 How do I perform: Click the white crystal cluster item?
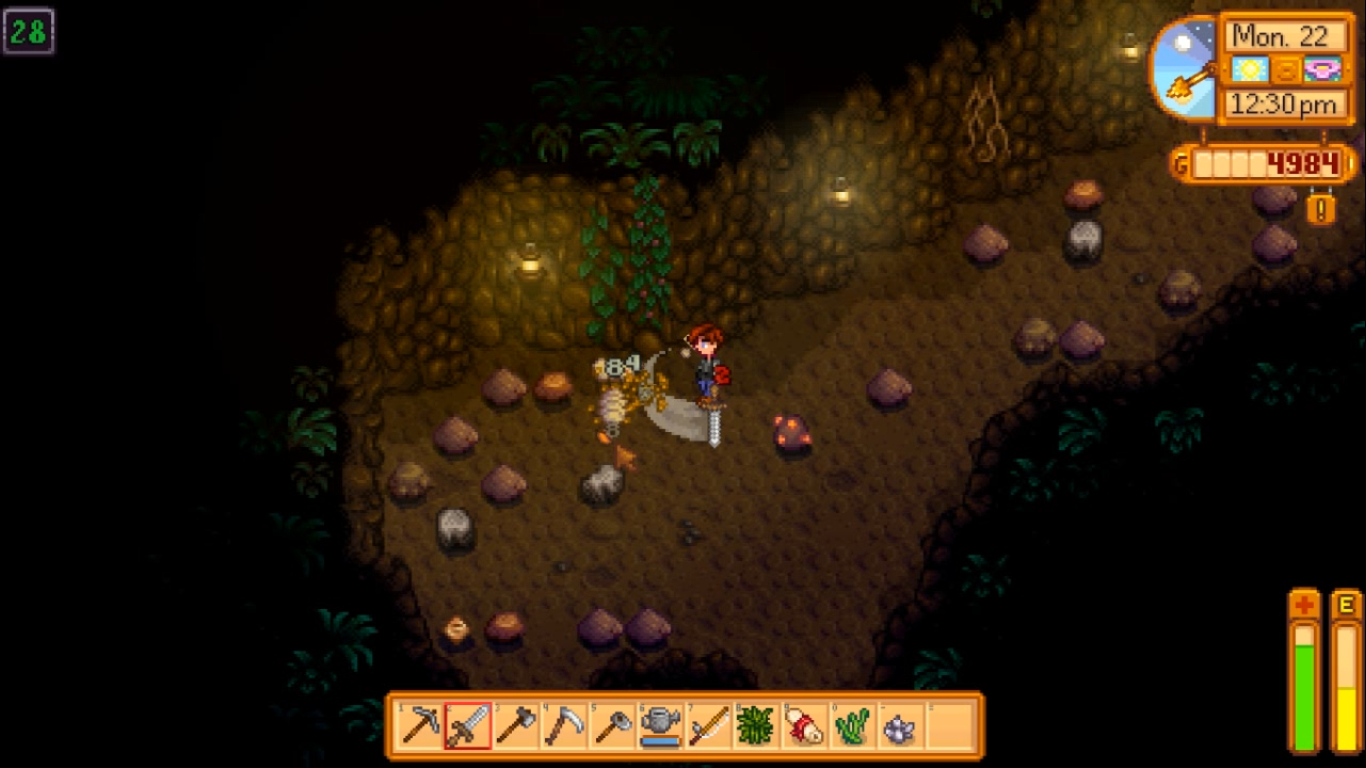click(901, 725)
